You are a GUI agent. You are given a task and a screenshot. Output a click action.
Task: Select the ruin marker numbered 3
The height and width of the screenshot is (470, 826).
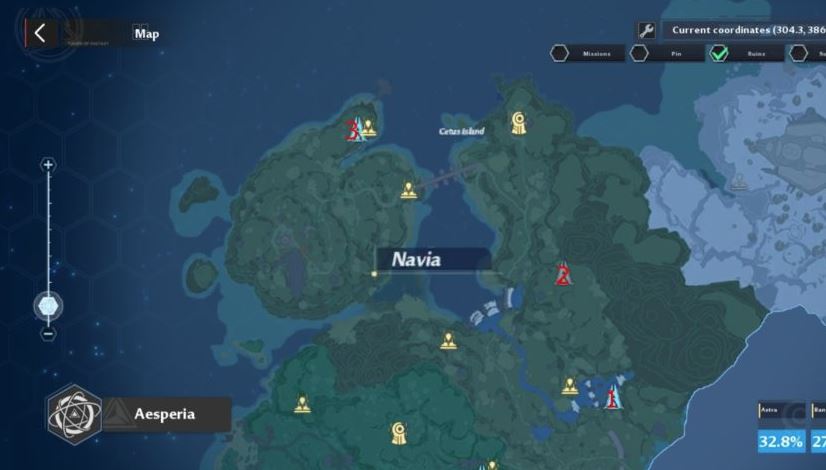pos(353,129)
